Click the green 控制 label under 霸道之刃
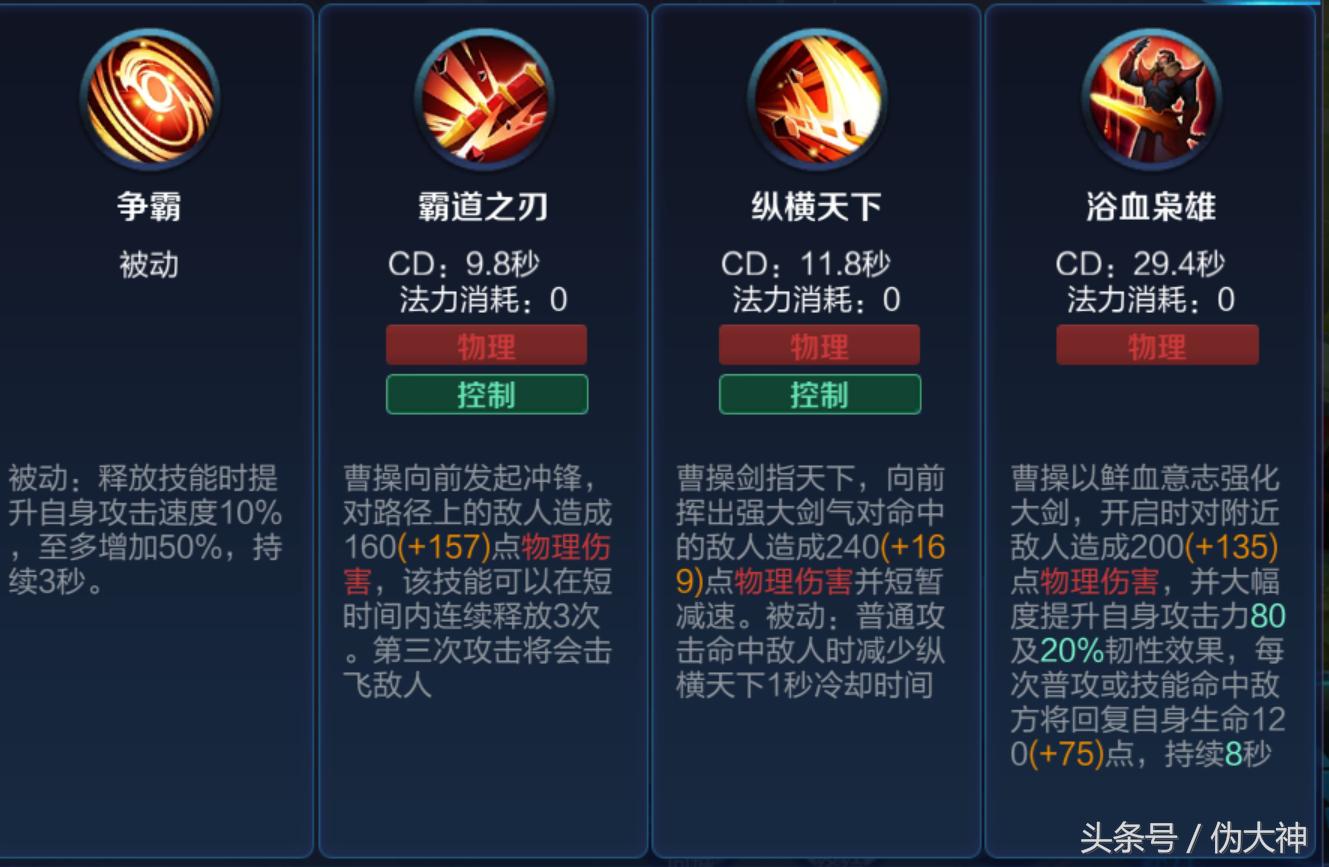Image resolution: width=1329 pixels, height=867 pixels. pos(487,394)
